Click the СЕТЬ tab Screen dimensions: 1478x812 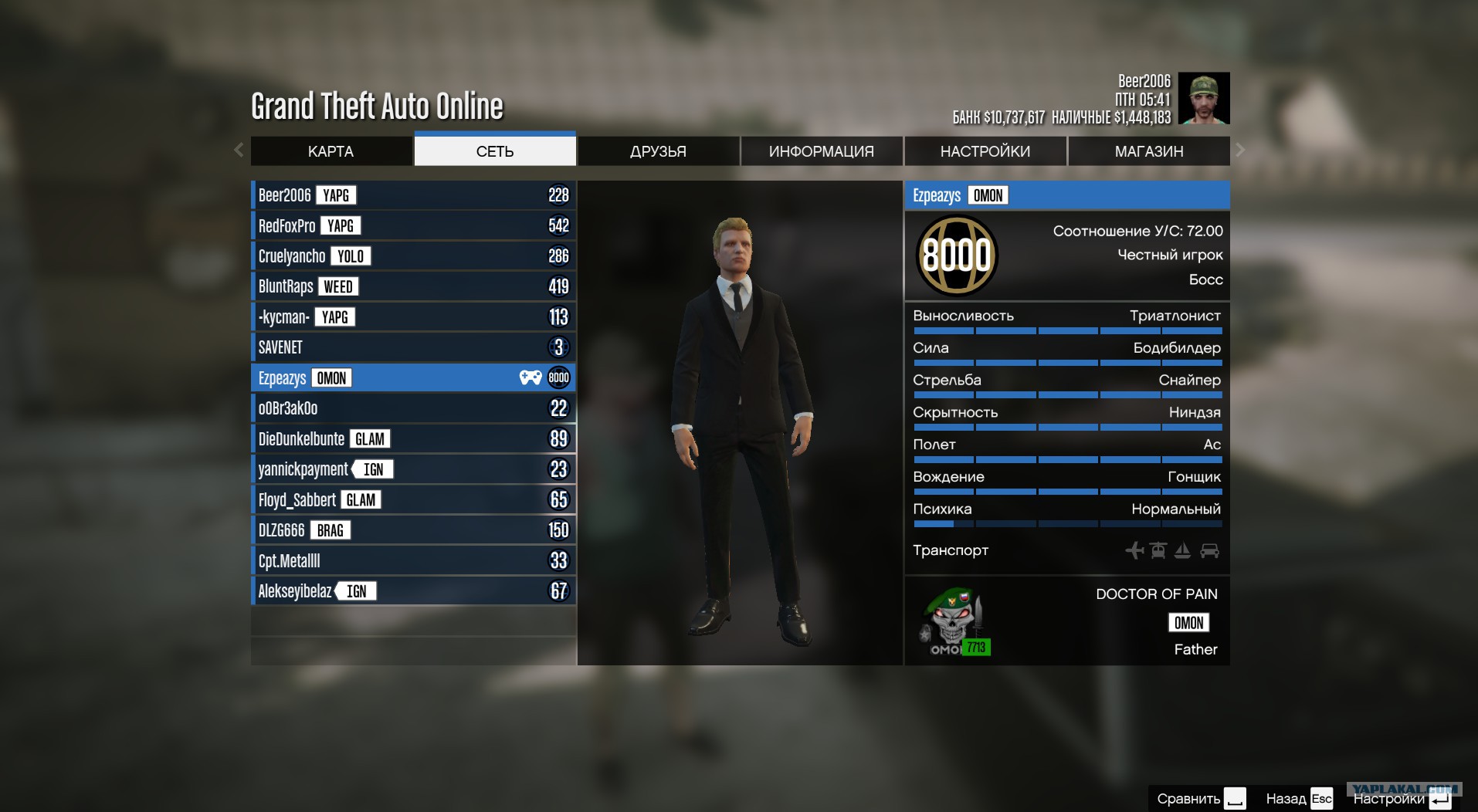tap(495, 151)
